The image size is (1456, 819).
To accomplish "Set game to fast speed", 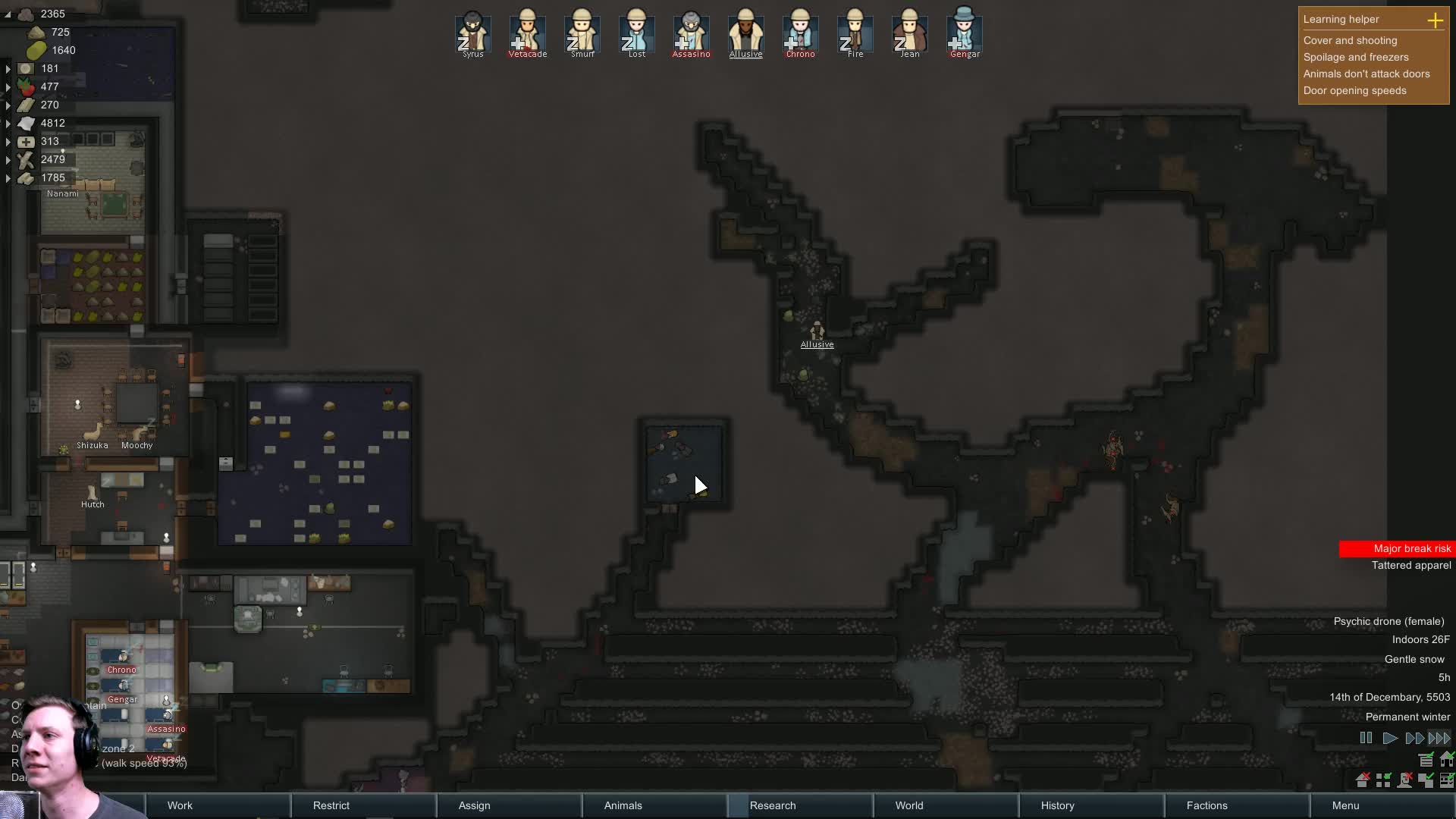I will coord(1414,738).
